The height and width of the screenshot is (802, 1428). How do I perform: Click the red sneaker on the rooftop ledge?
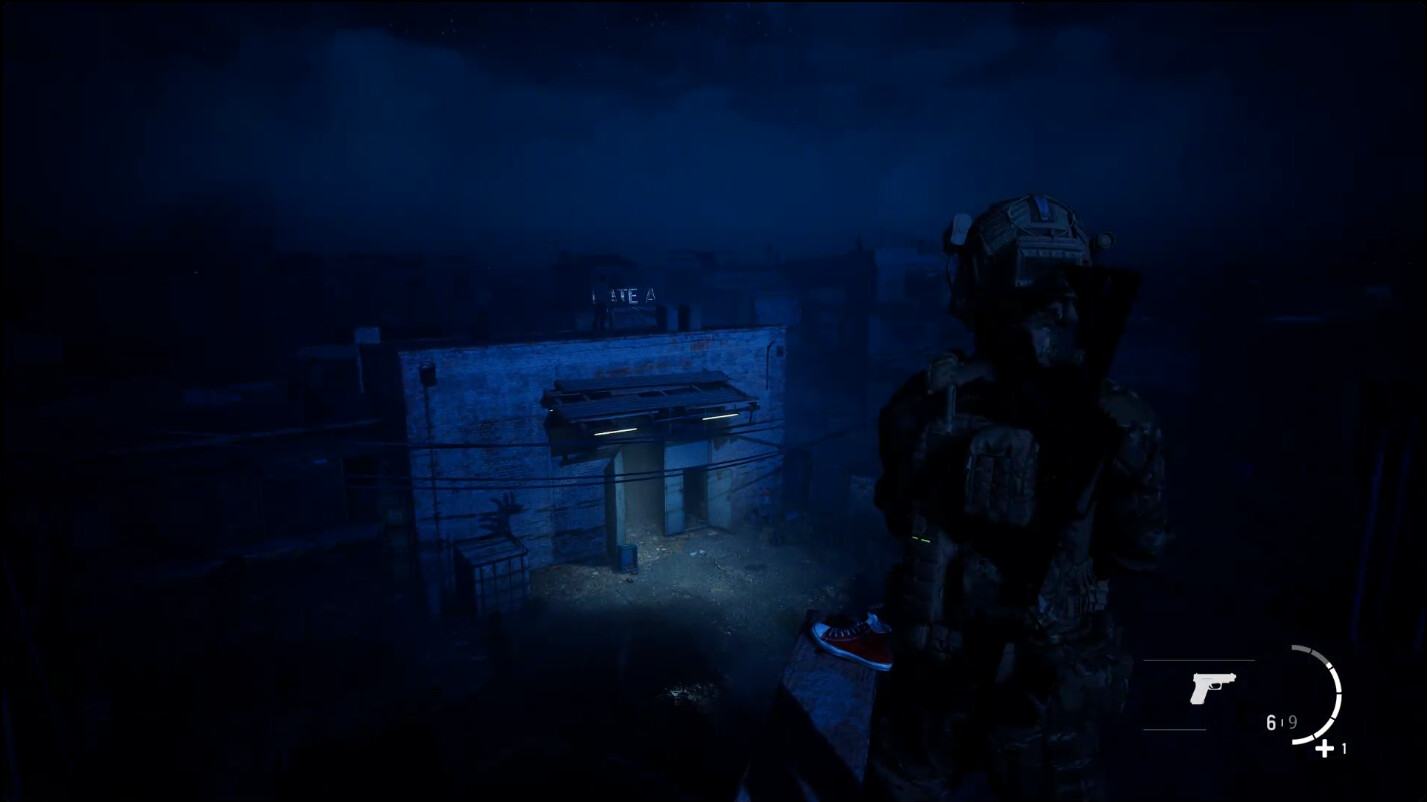pos(855,640)
